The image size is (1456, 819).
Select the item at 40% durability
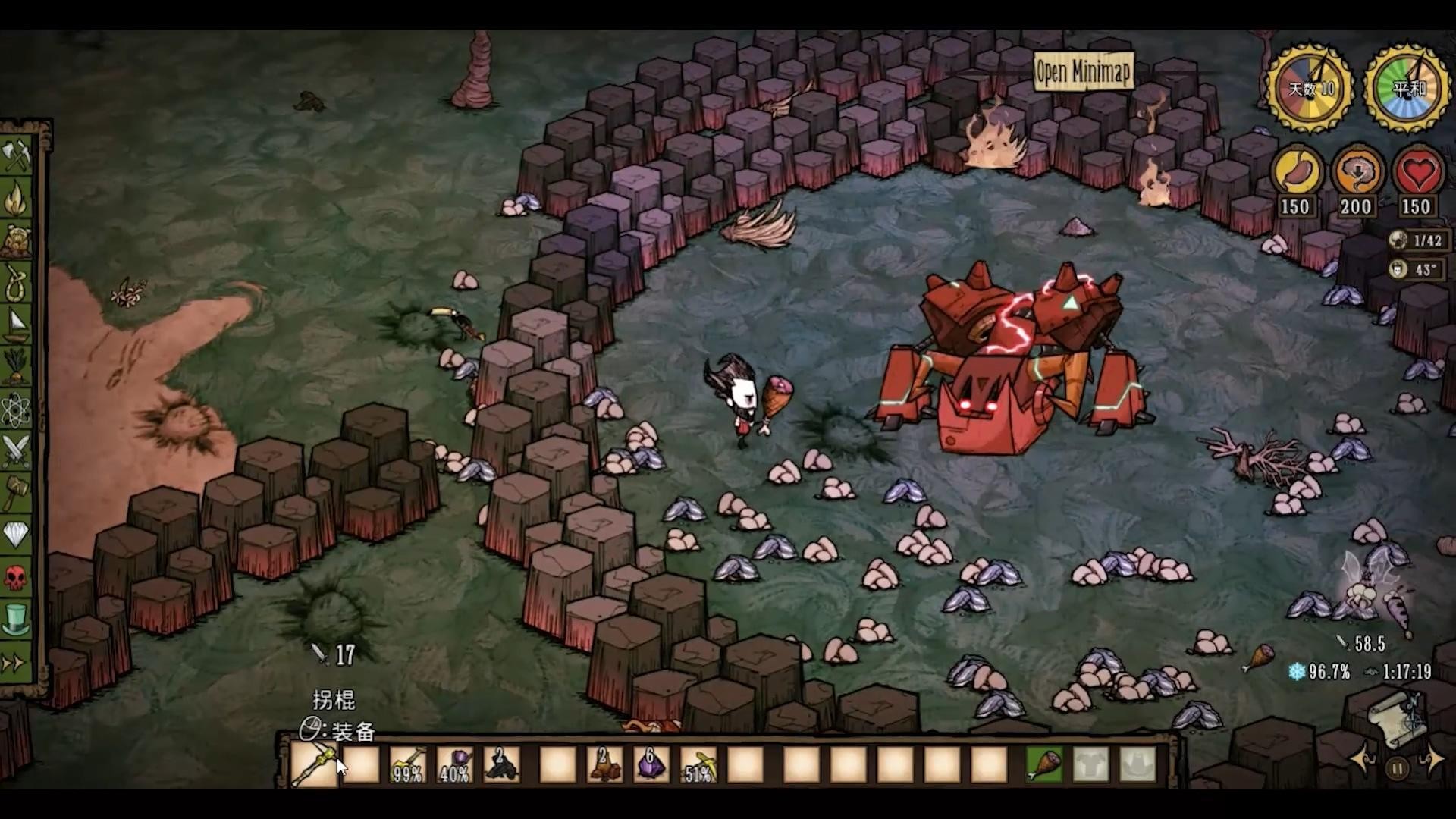(455, 764)
